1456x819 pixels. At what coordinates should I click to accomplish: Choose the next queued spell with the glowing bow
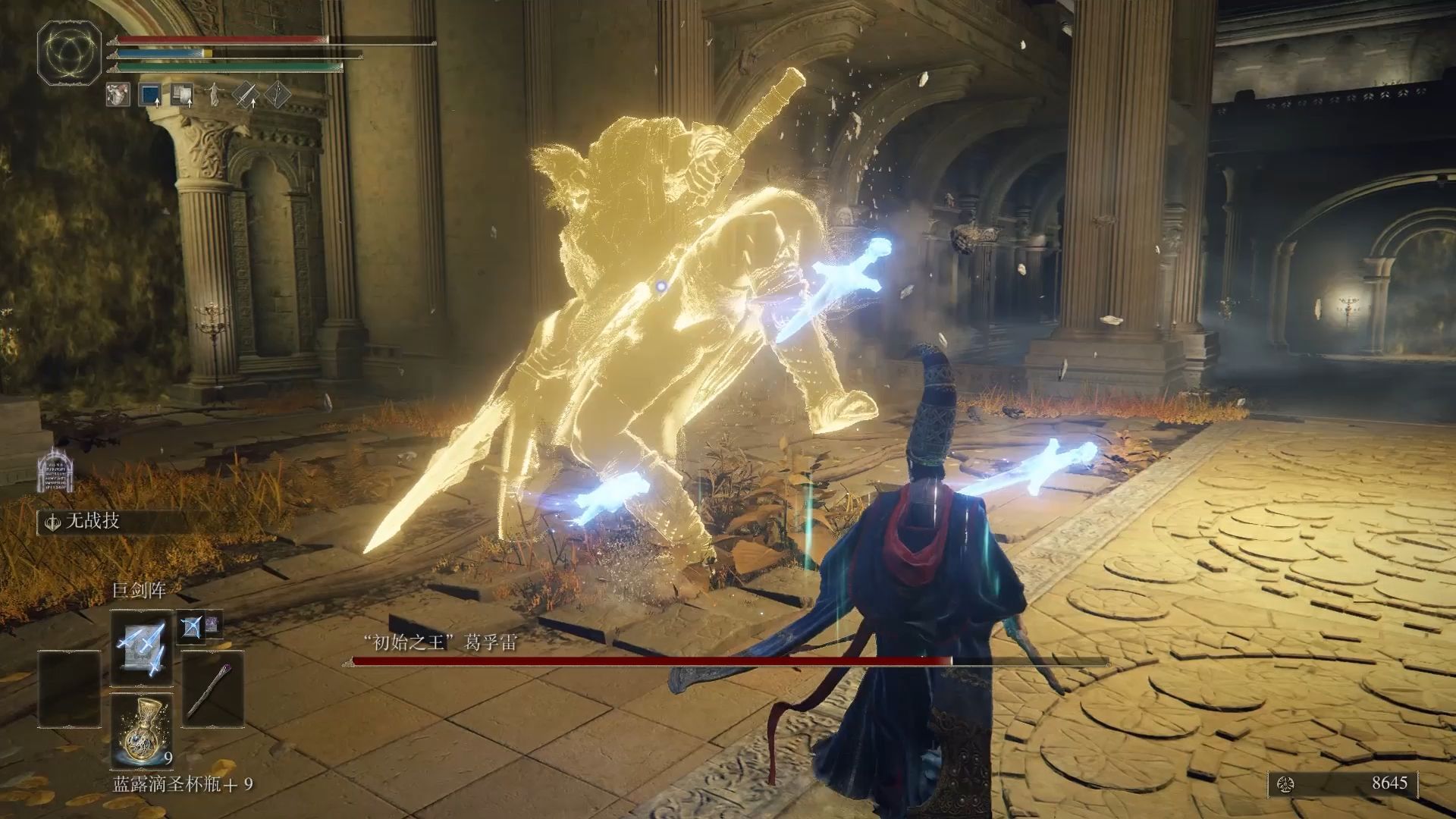click(x=190, y=626)
